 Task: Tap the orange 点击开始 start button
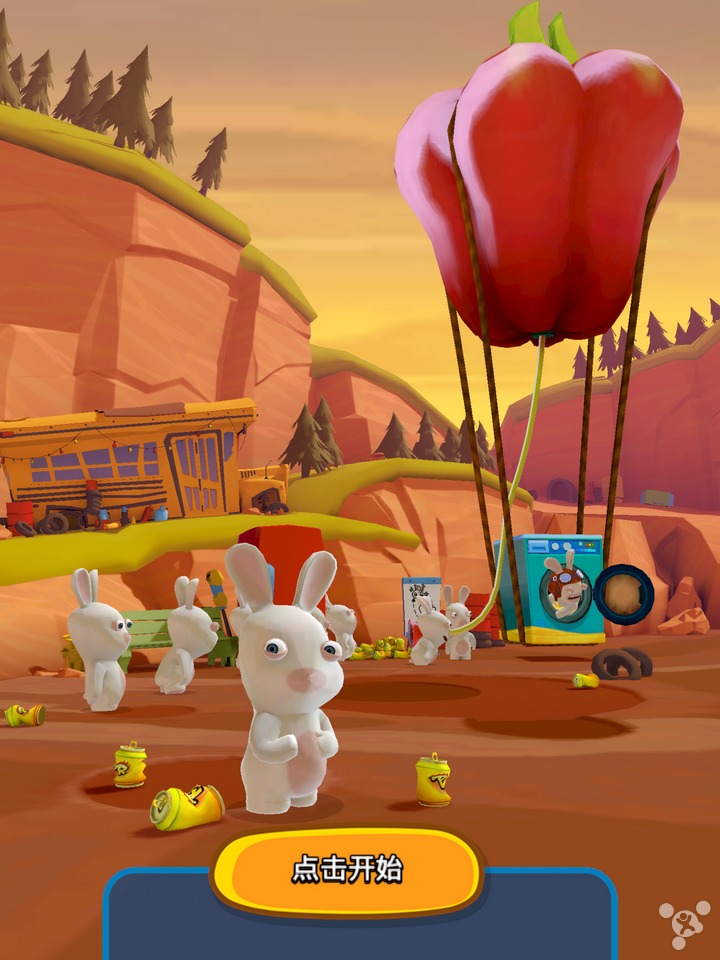tap(347, 869)
